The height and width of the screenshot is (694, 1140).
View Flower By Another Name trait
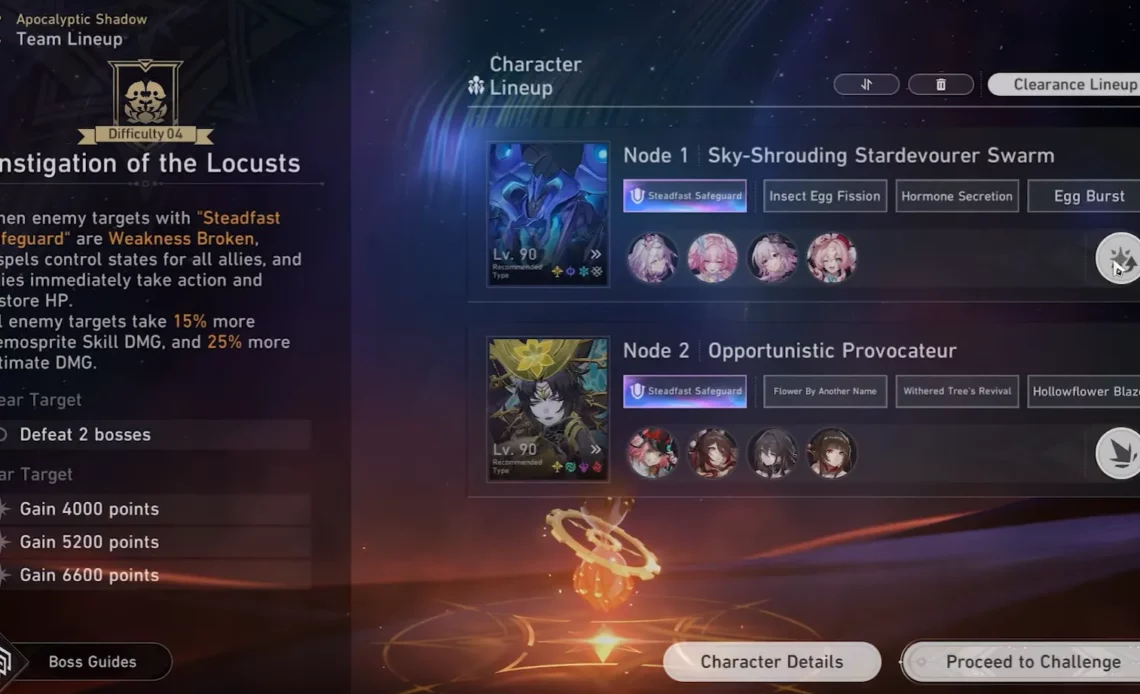(824, 391)
